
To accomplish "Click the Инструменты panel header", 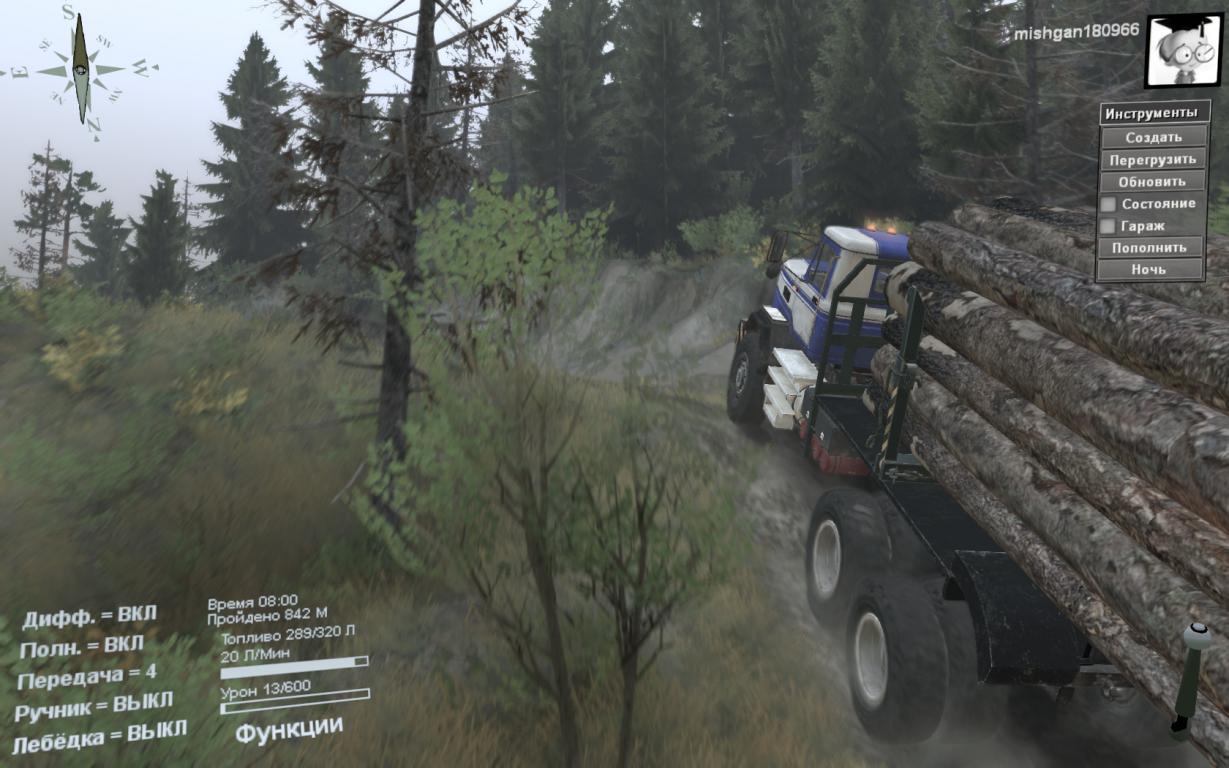I will [x=1152, y=113].
